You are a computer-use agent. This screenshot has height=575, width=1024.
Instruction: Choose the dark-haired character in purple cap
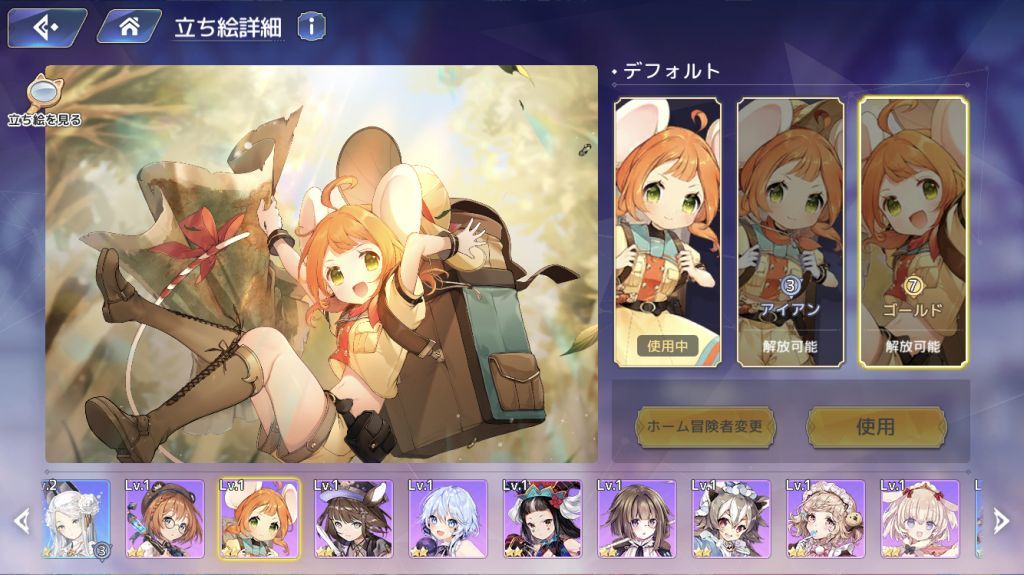353,519
